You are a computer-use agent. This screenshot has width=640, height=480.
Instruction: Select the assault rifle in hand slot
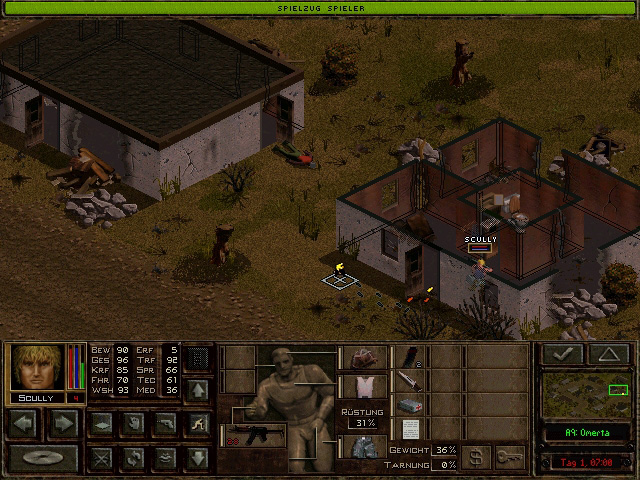click(x=255, y=435)
